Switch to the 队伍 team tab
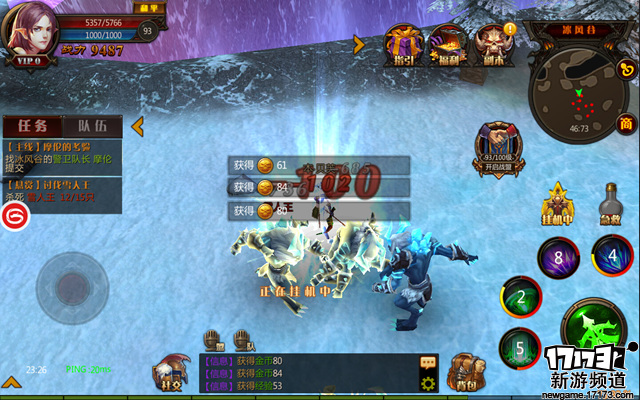This screenshot has width=640, height=400. [x=92, y=127]
